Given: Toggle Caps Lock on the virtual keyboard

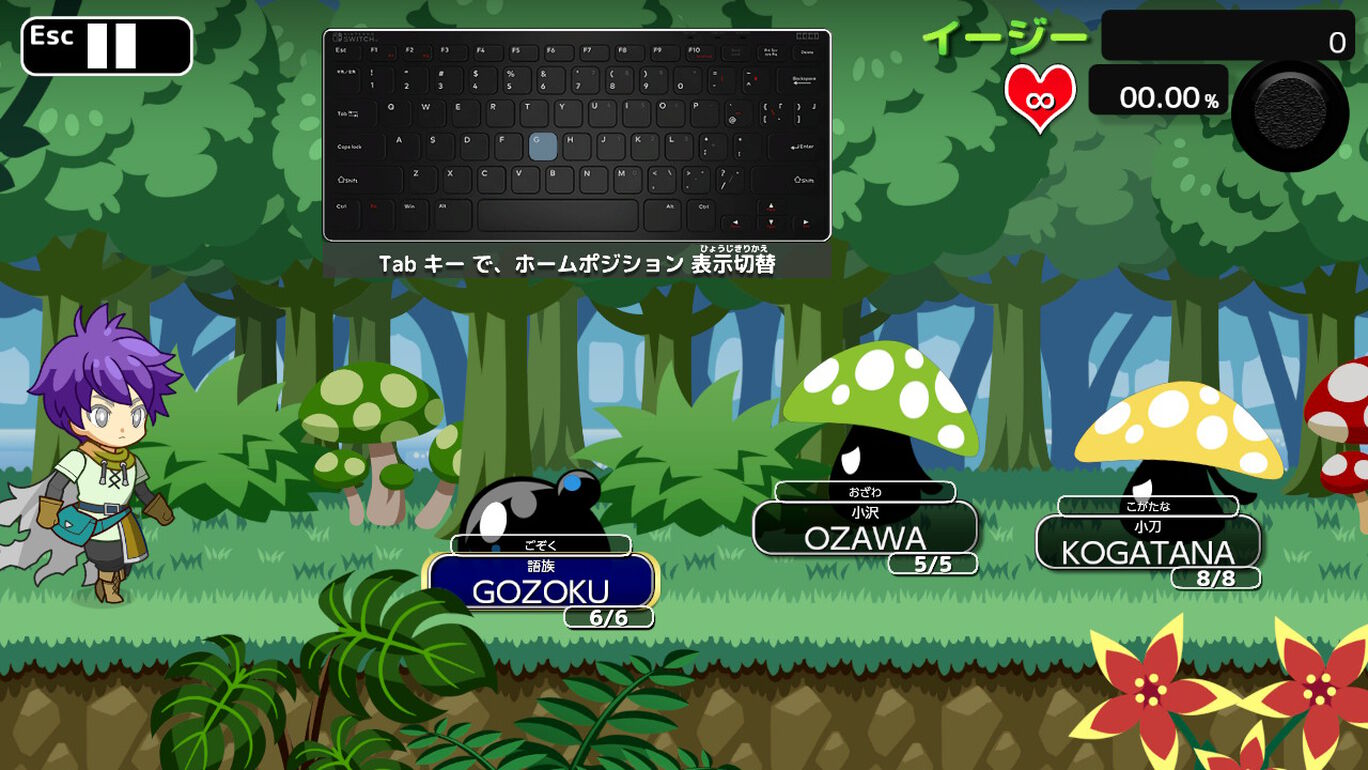Looking at the screenshot, I should click(x=348, y=146).
